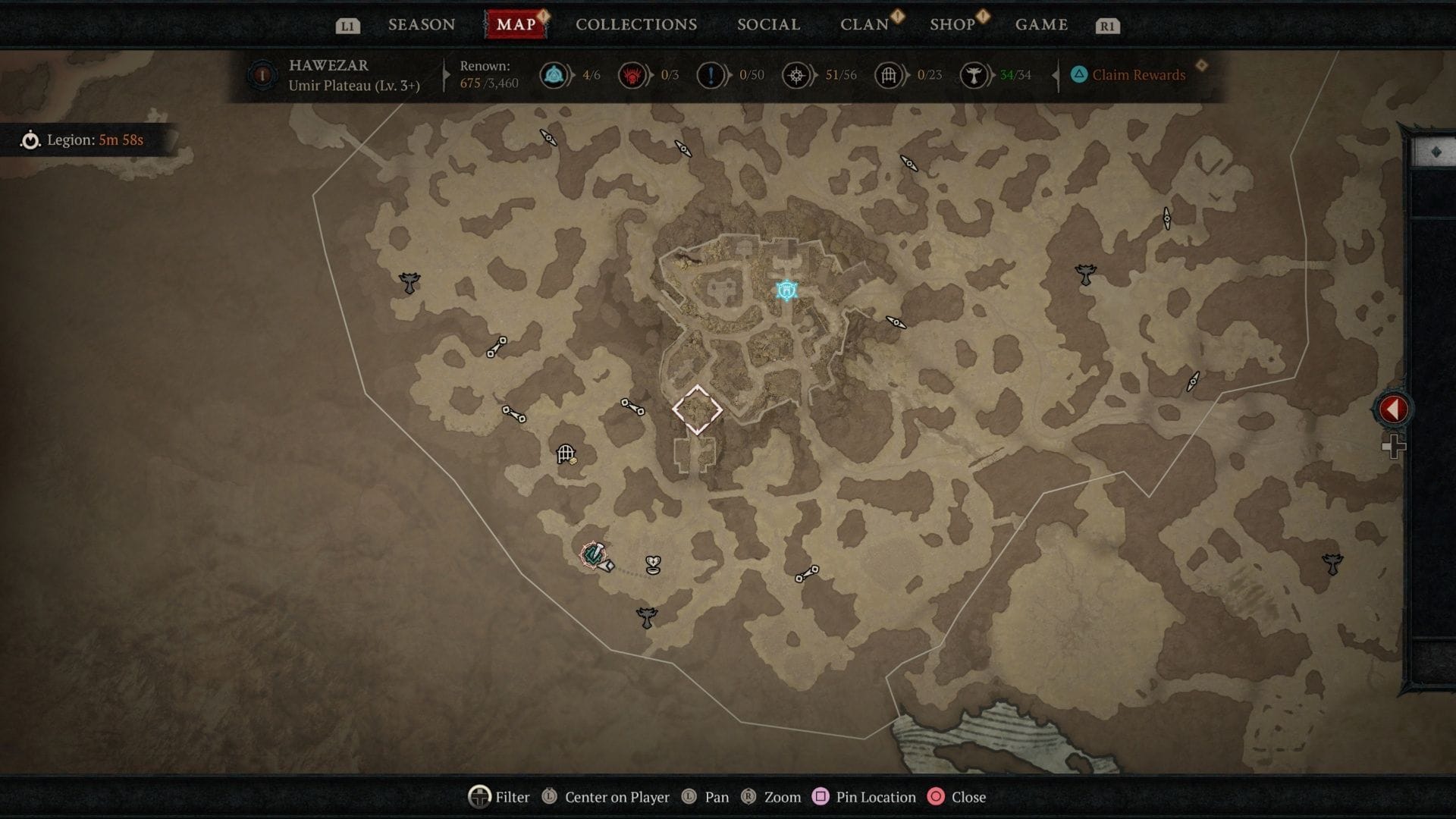The height and width of the screenshot is (819, 1456).
Task: Visit the Shop tab
Action: (x=952, y=24)
